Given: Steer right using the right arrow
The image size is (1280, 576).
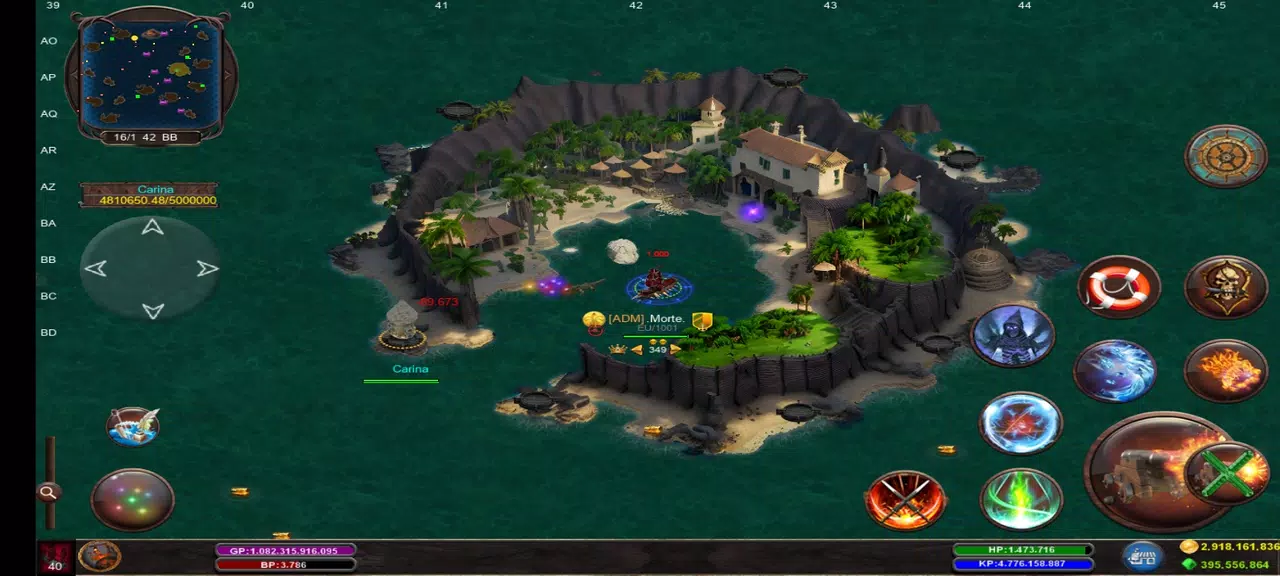Looking at the screenshot, I should point(207,268).
